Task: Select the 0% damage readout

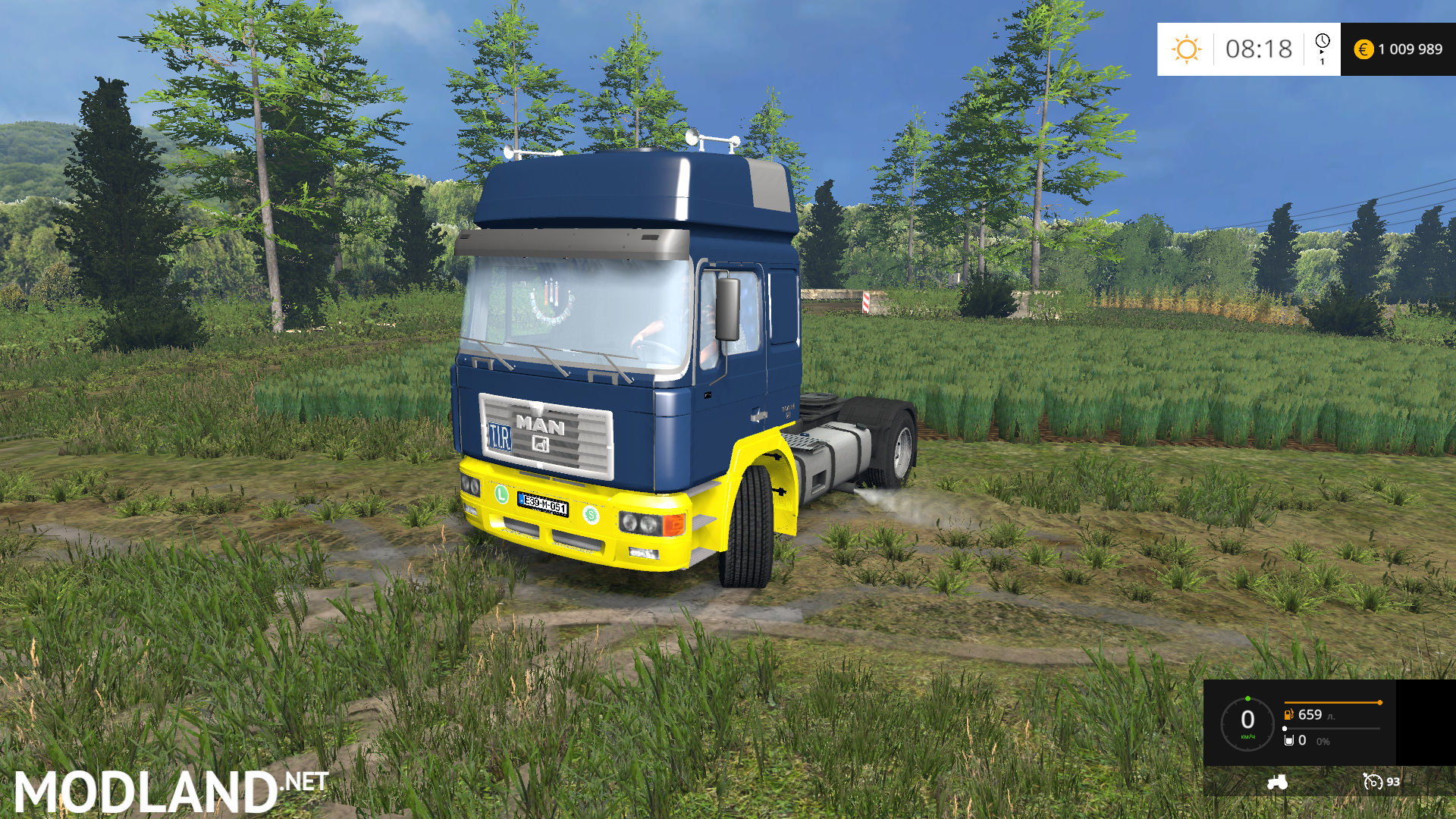Action: (1323, 742)
